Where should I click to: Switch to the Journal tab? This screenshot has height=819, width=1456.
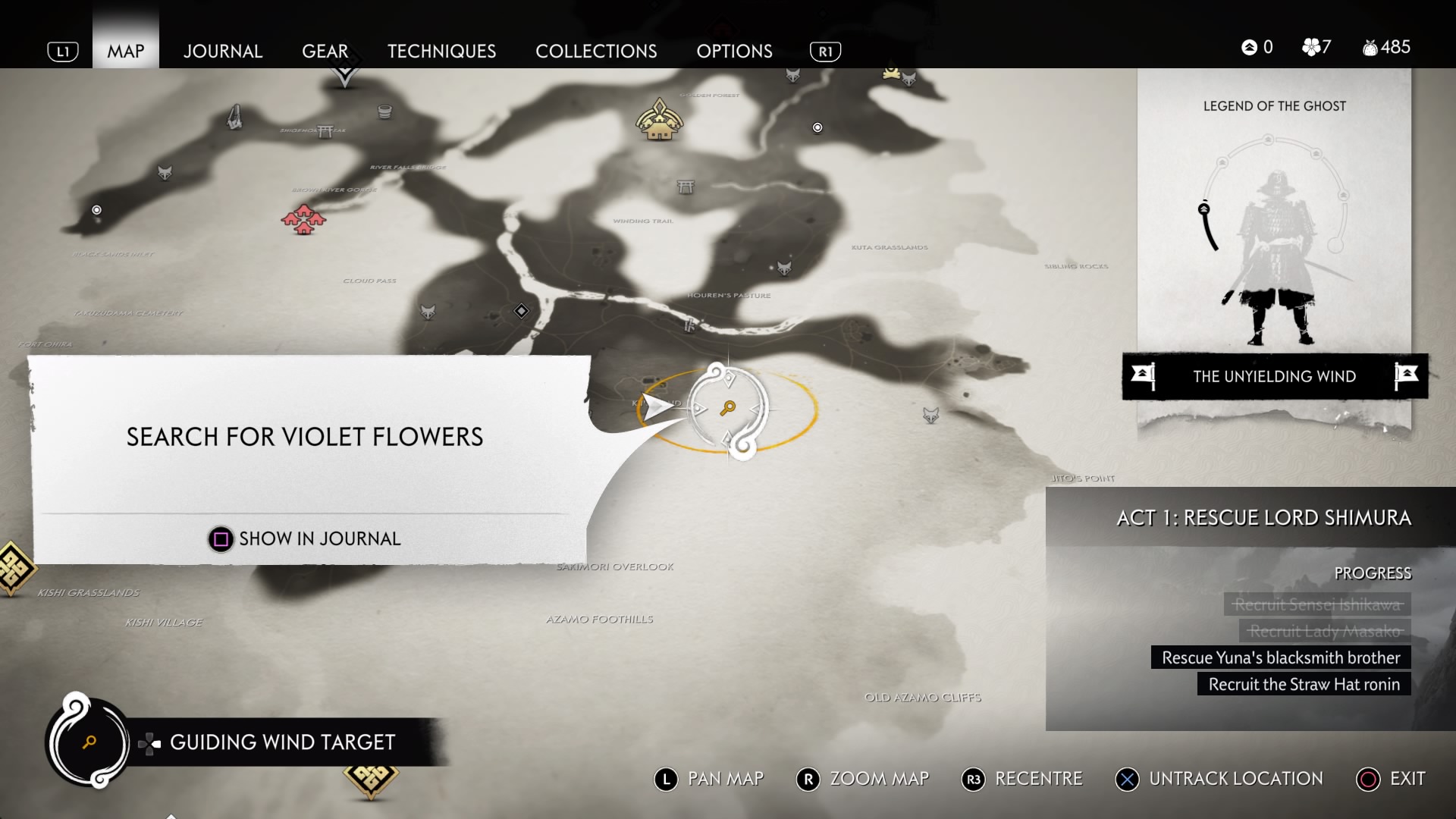[x=222, y=51]
